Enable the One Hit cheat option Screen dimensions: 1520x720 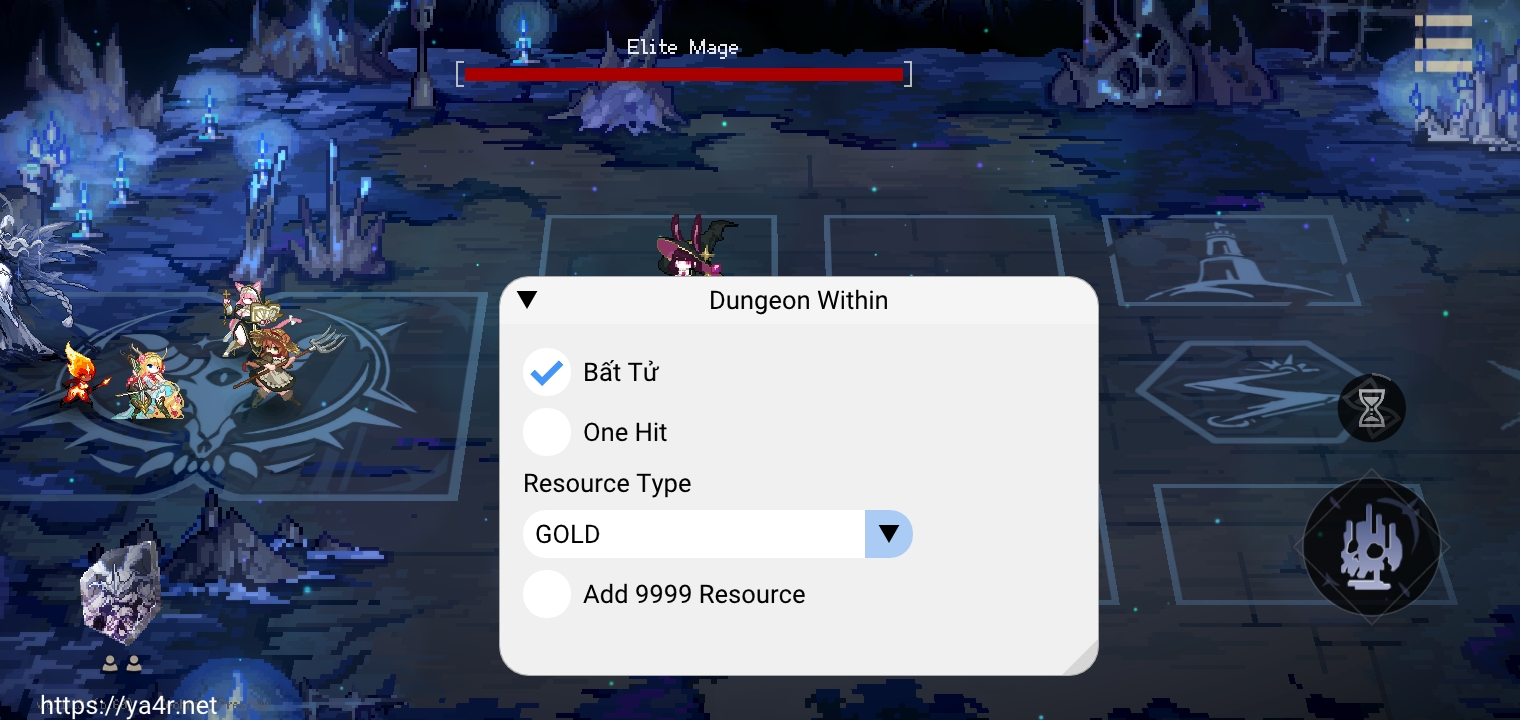tap(546, 431)
